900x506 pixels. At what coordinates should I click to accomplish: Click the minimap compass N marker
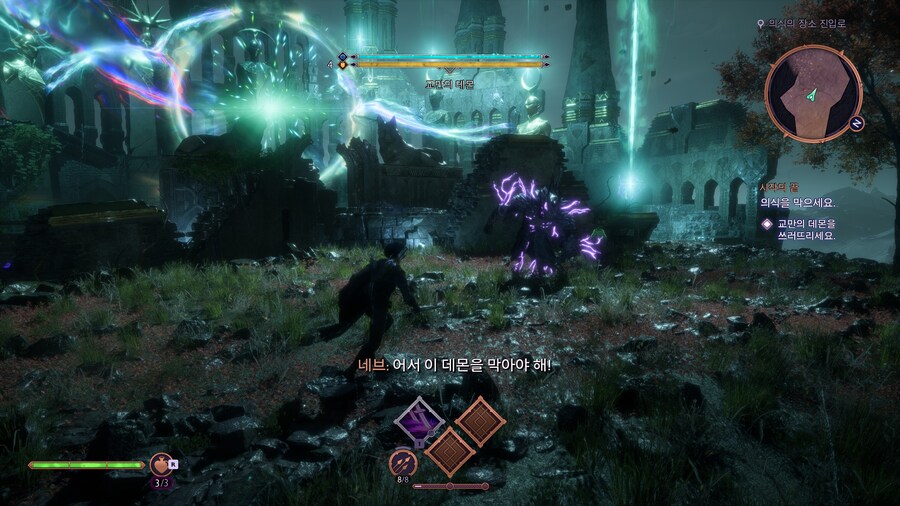[857, 123]
